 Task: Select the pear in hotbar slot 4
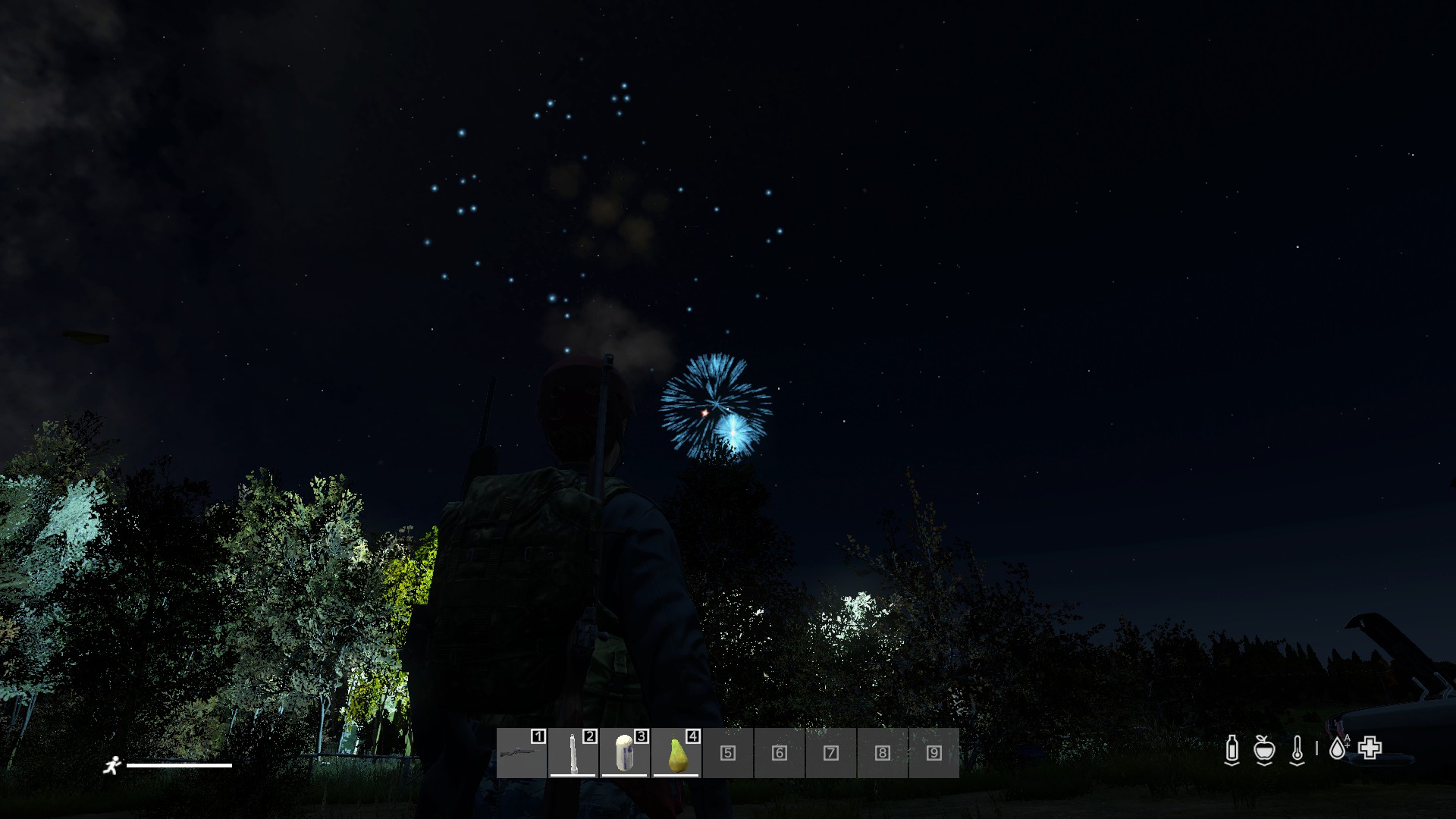tap(676, 753)
